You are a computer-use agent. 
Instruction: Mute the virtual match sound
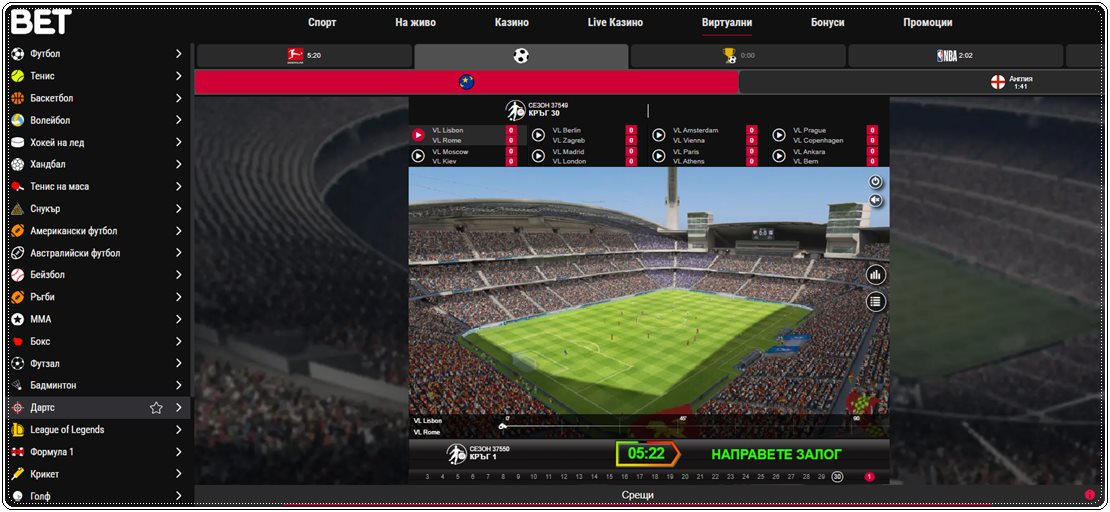tap(876, 200)
